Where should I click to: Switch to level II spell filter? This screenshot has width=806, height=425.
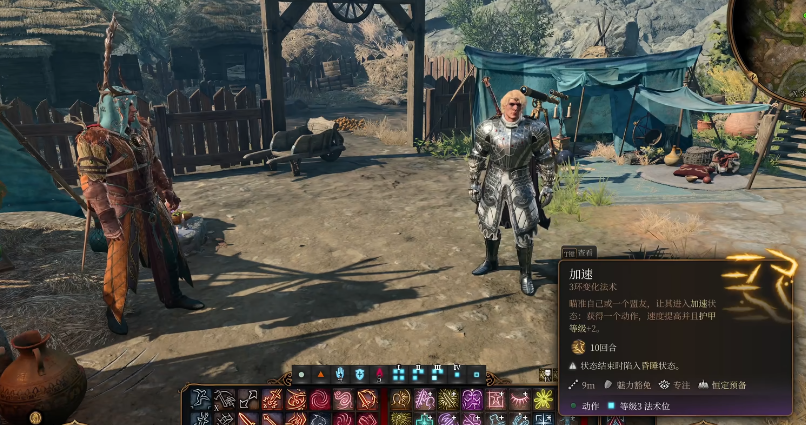pyautogui.click(x=418, y=375)
